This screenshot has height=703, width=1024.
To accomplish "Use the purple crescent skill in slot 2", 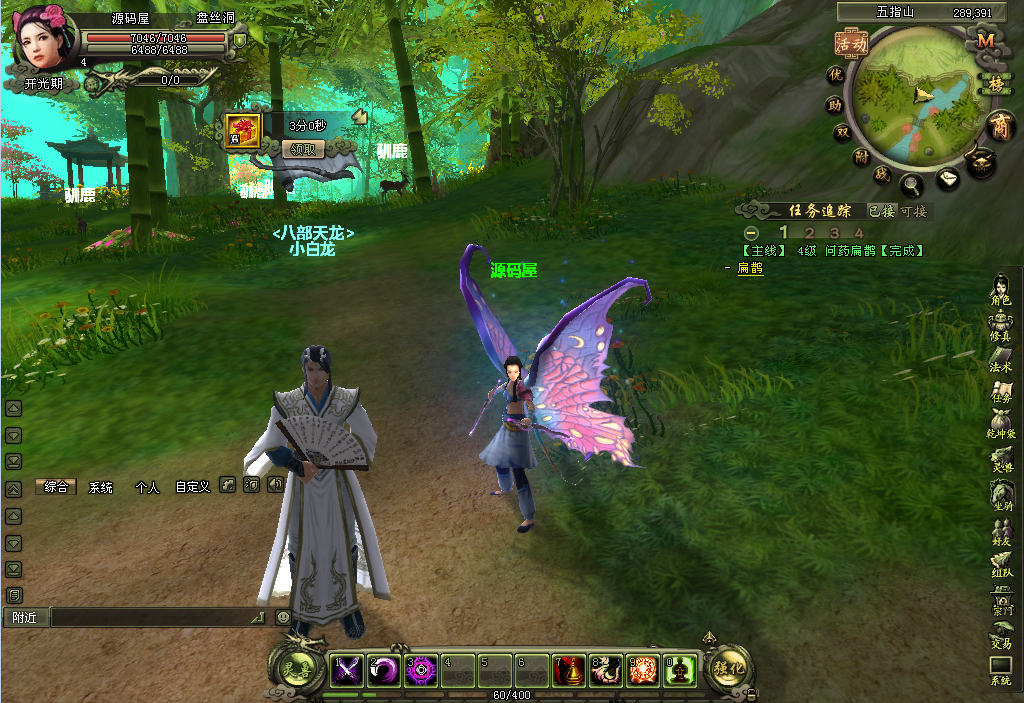I will click(384, 669).
